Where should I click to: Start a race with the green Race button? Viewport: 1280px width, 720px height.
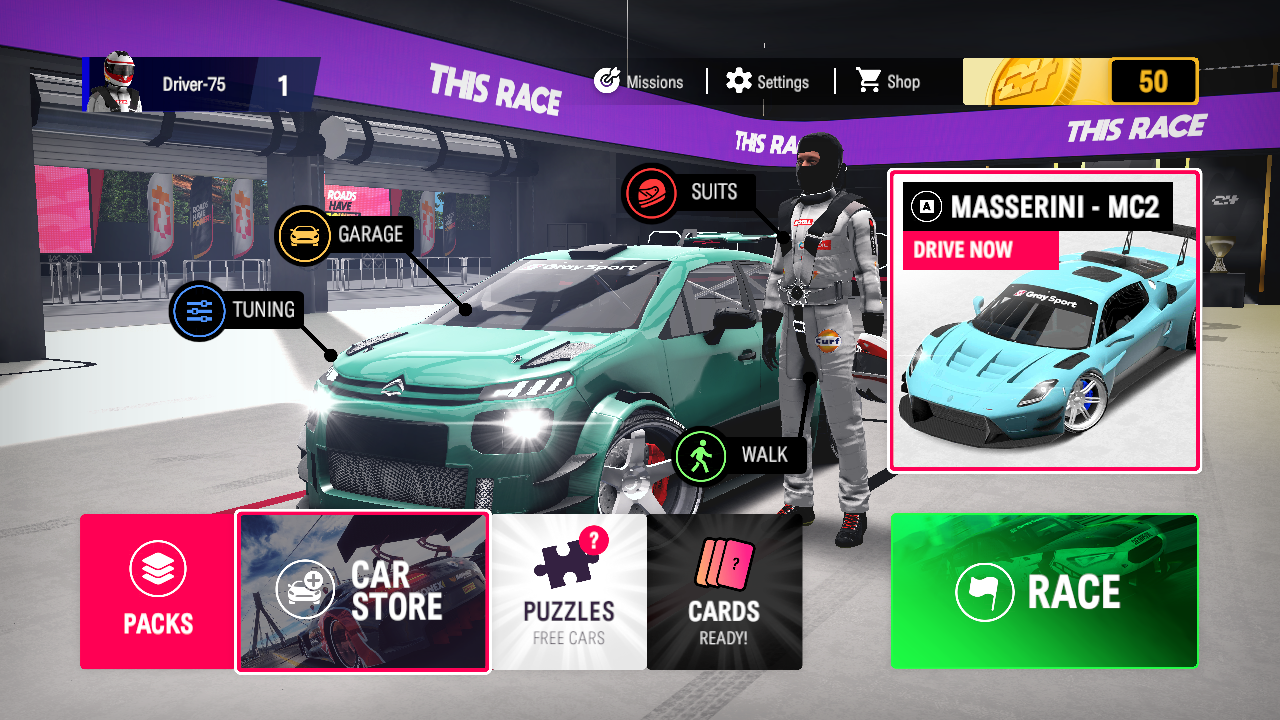pos(1044,591)
